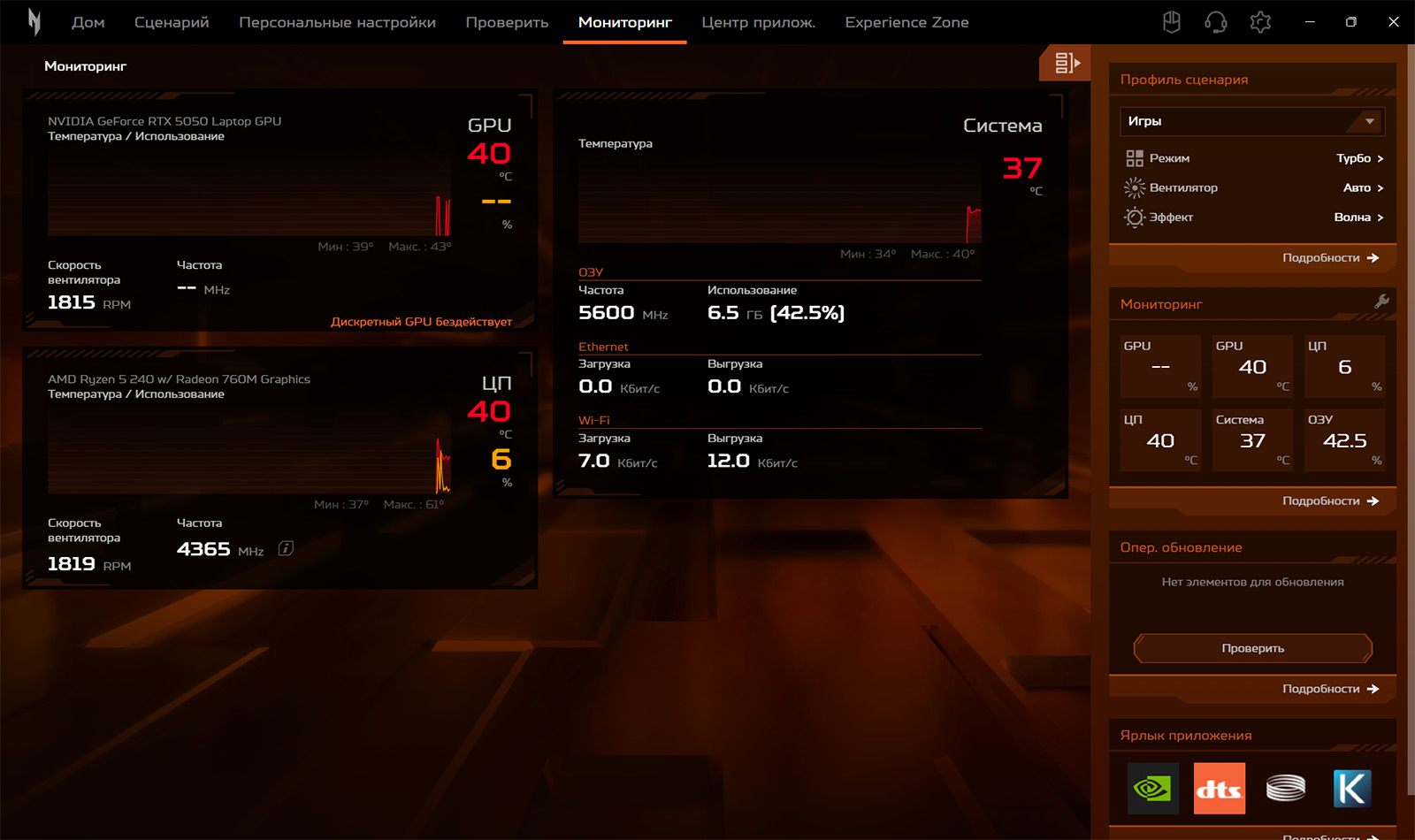Viewport: 1415px width, 840px height.
Task: Open the Вентилятор Авто setting
Action: pos(1363,187)
